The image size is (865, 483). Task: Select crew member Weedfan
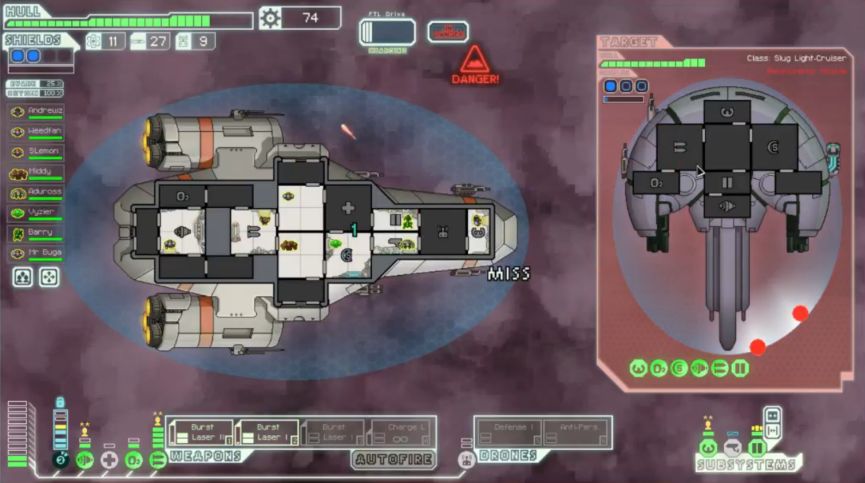coord(36,131)
